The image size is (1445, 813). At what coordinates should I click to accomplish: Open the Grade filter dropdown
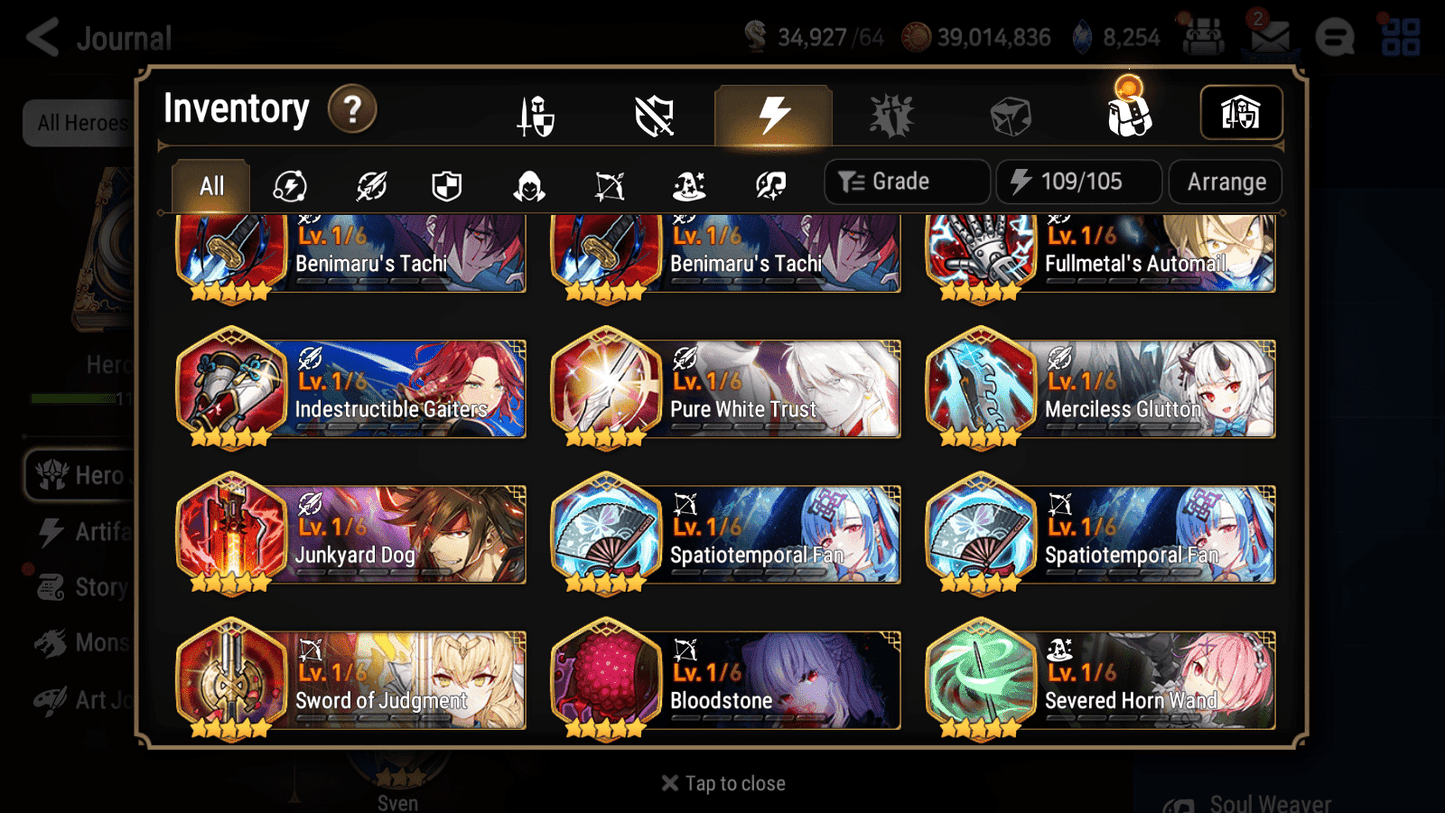[906, 181]
